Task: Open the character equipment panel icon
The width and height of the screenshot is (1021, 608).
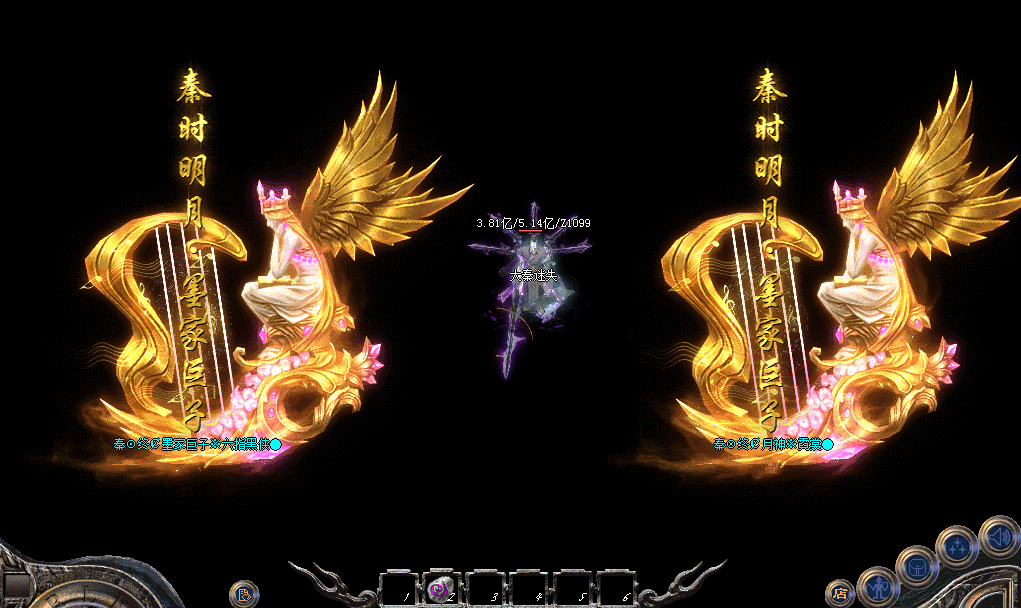Action: click(878, 585)
